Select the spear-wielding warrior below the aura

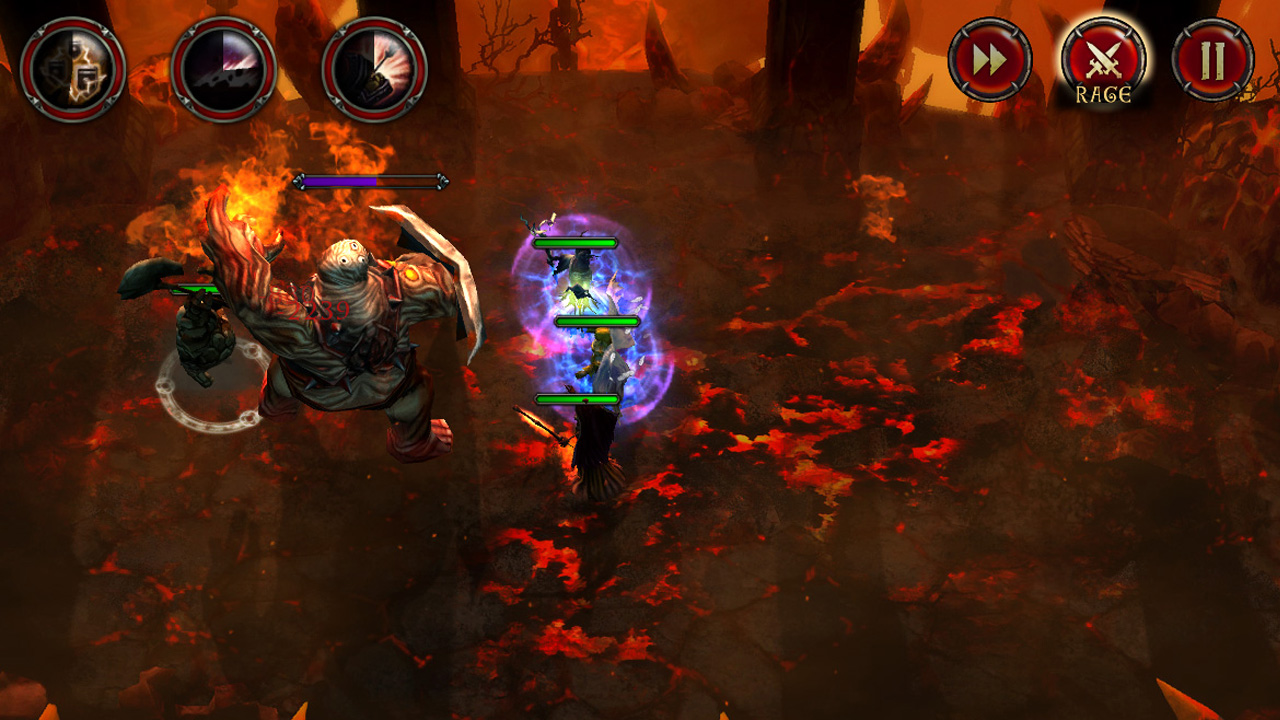click(x=590, y=450)
